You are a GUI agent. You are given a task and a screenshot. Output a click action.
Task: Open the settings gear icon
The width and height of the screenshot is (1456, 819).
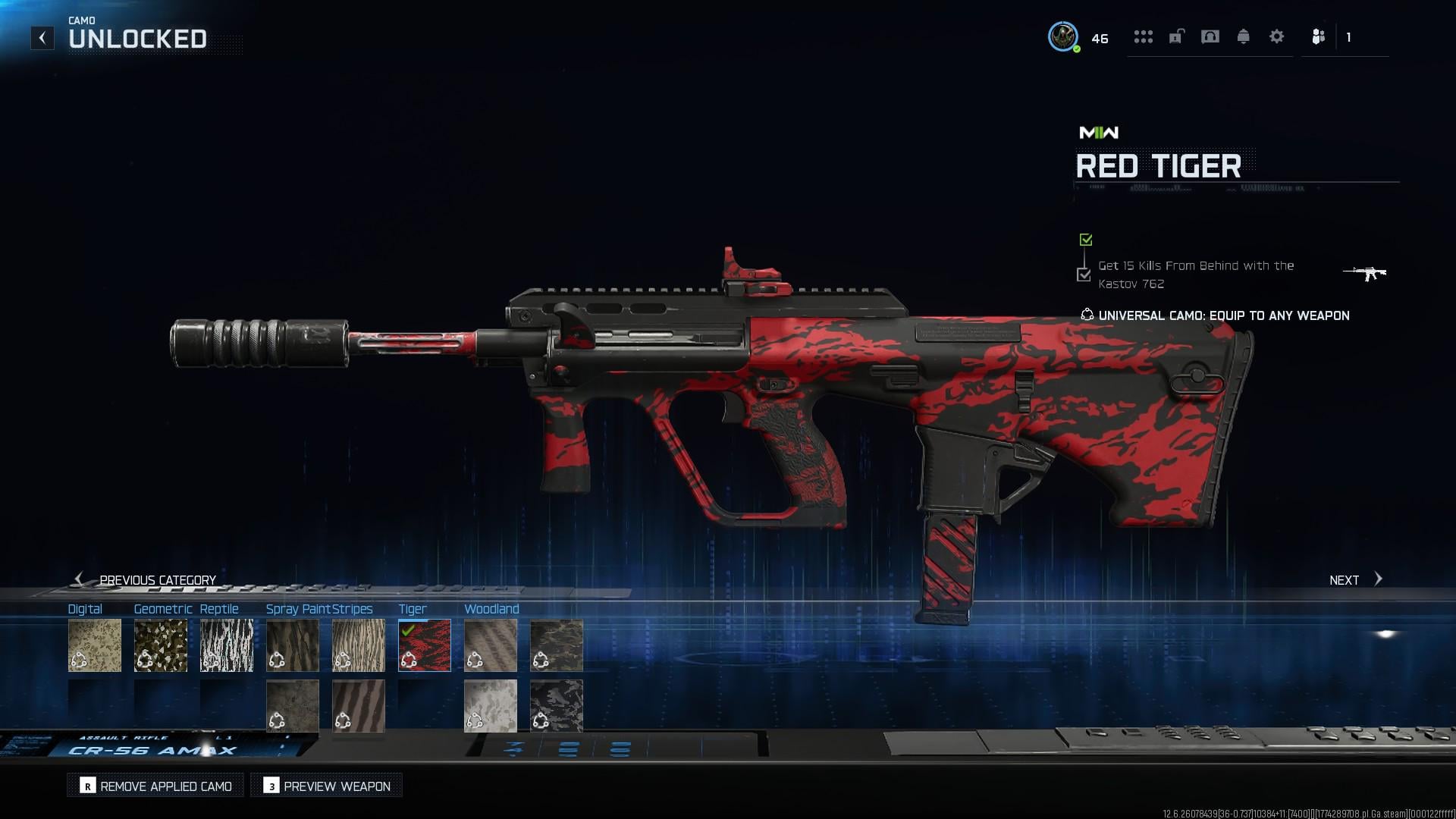tap(1276, 36)
